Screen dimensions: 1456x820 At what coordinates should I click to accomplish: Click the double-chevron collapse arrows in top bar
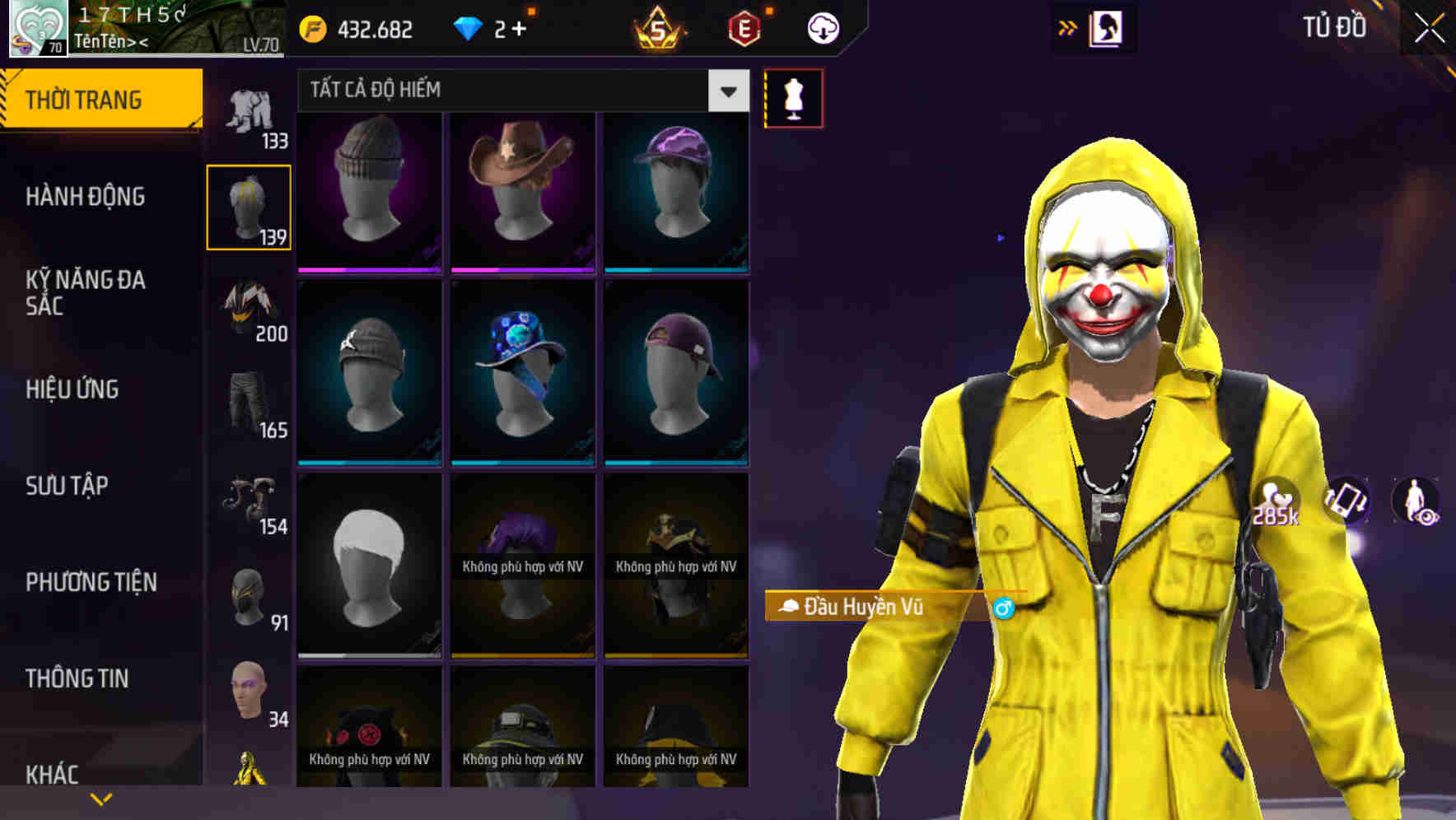(1067, 27)
